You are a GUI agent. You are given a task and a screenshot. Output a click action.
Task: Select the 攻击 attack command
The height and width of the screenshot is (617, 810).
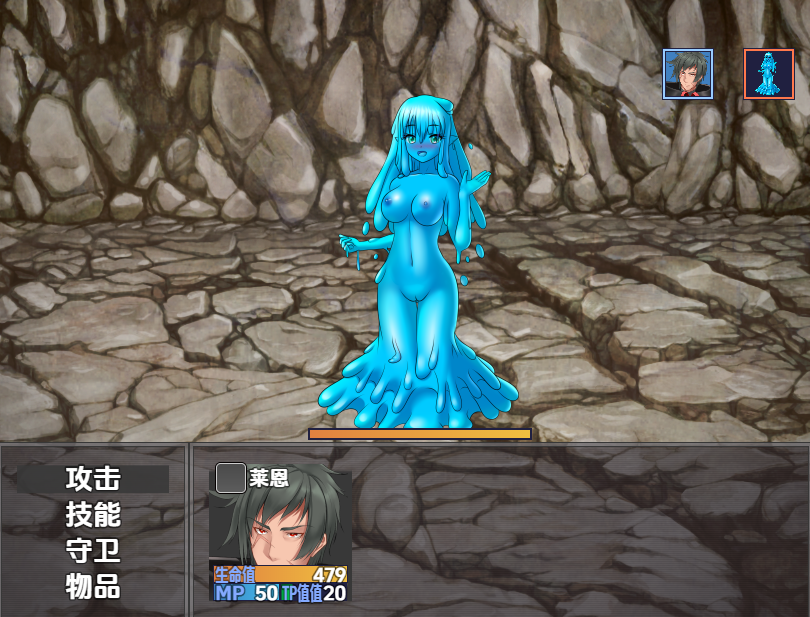click(x=93, y=478)
